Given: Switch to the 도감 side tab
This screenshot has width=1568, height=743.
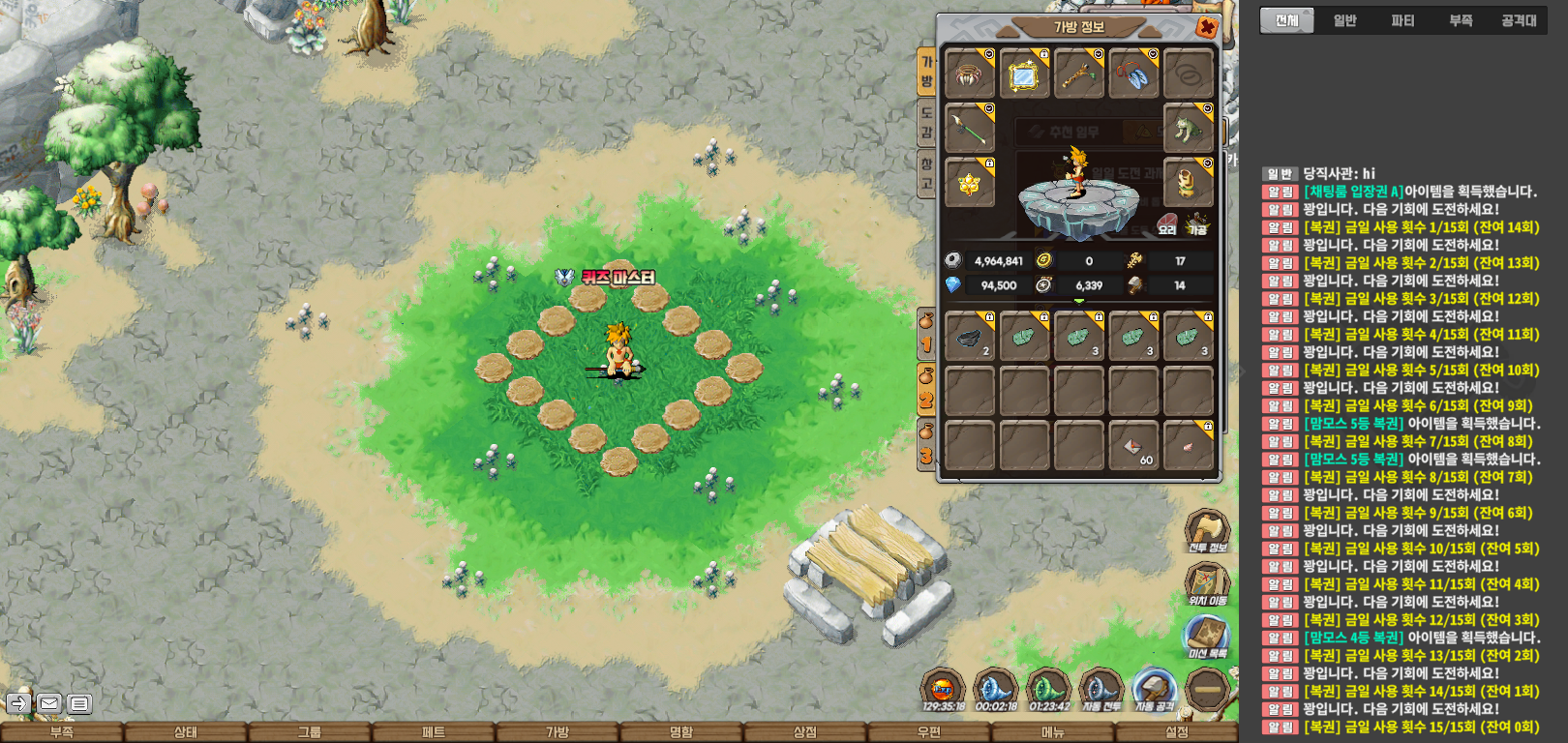Looking at the screenshot, I should click(926, 122).
